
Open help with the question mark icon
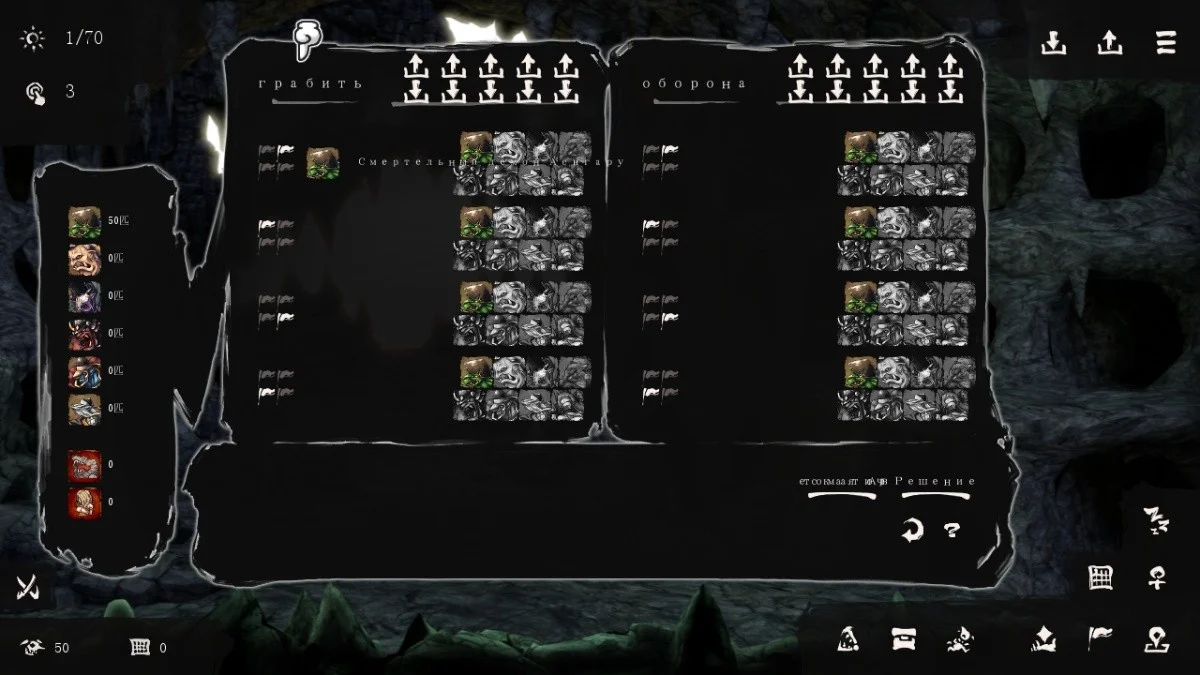coord(952,530)
